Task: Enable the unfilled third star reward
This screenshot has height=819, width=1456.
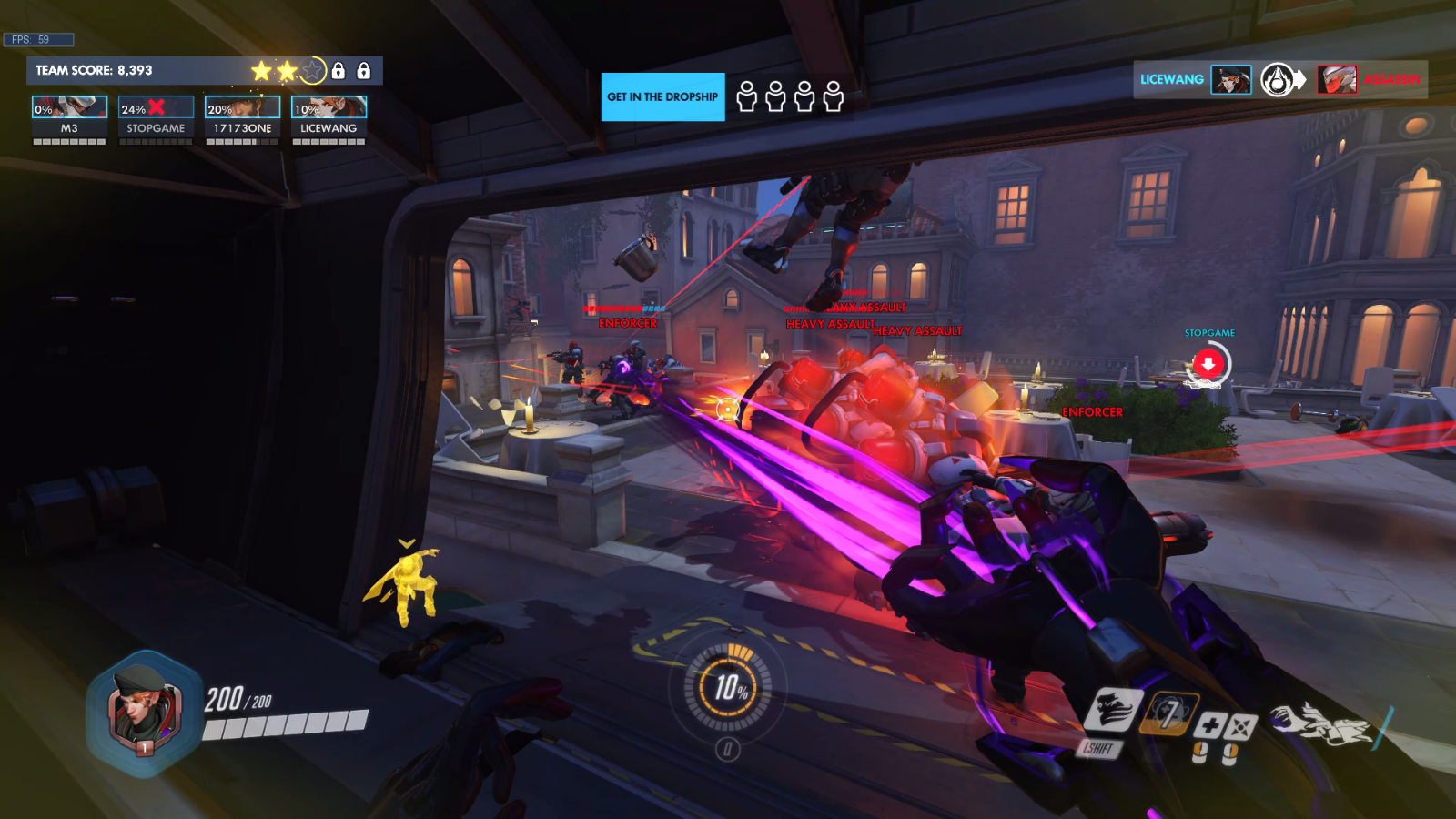Action: 313,70
